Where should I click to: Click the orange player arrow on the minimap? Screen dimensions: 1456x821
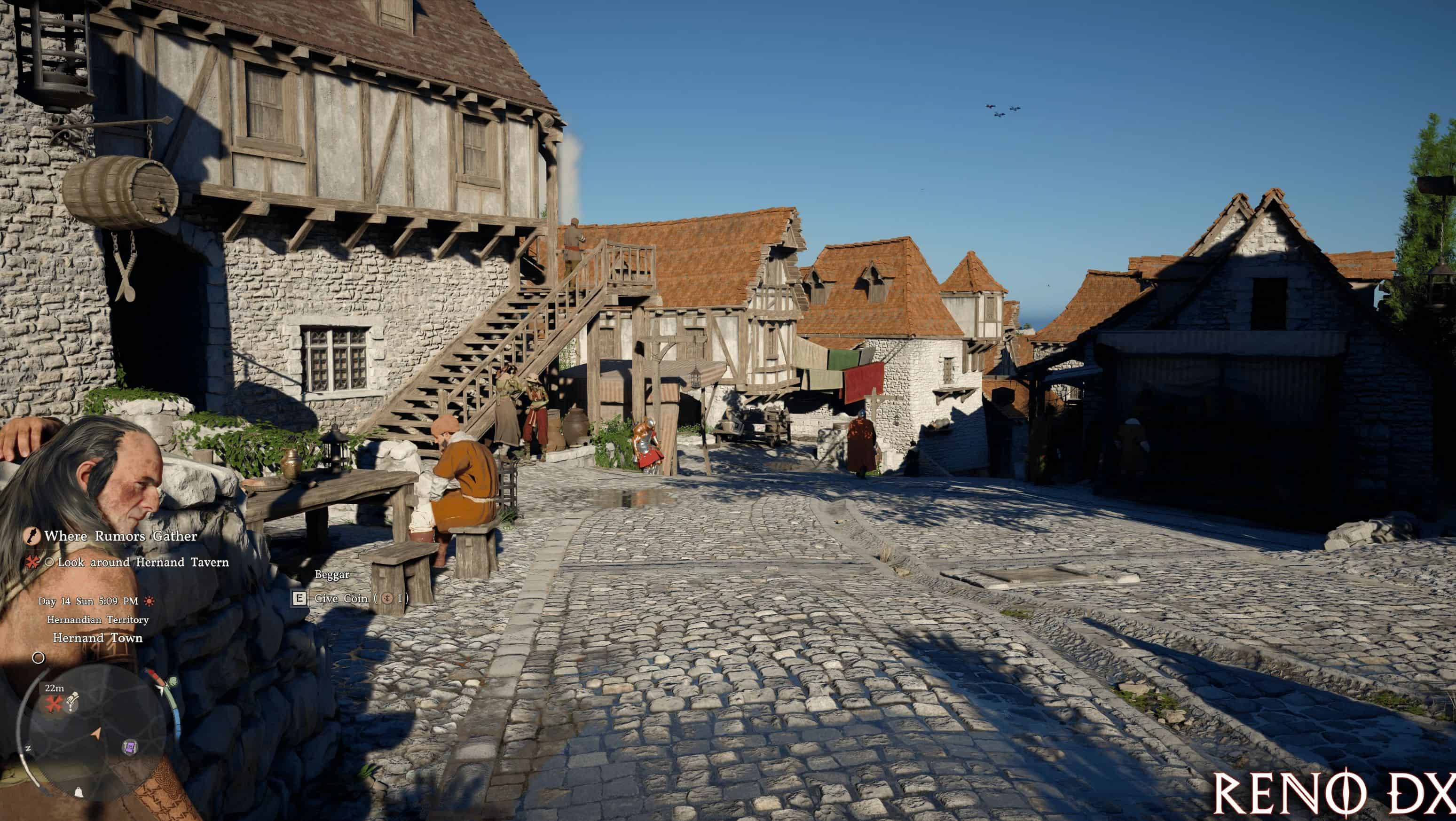point(96,734)
